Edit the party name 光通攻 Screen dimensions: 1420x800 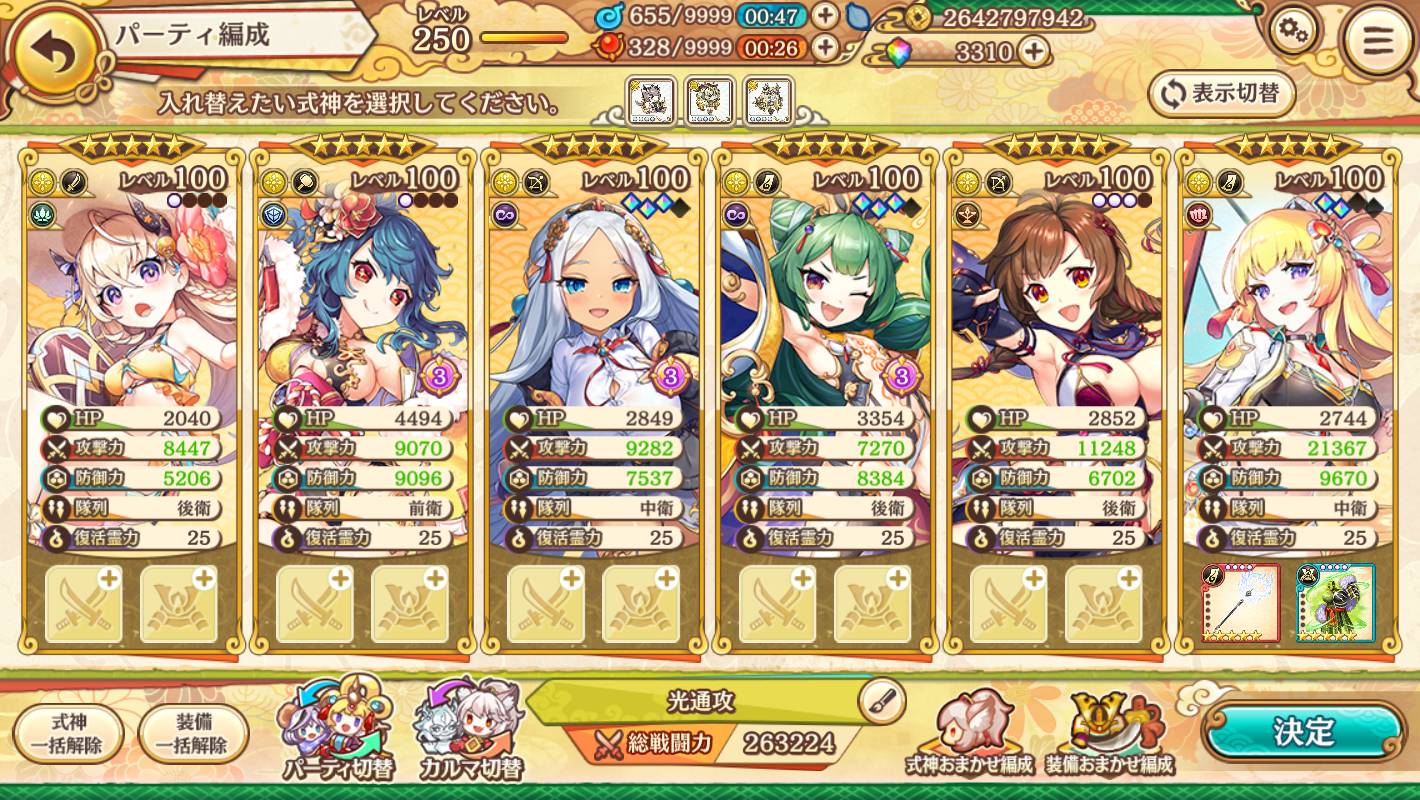tap(881, 698)
